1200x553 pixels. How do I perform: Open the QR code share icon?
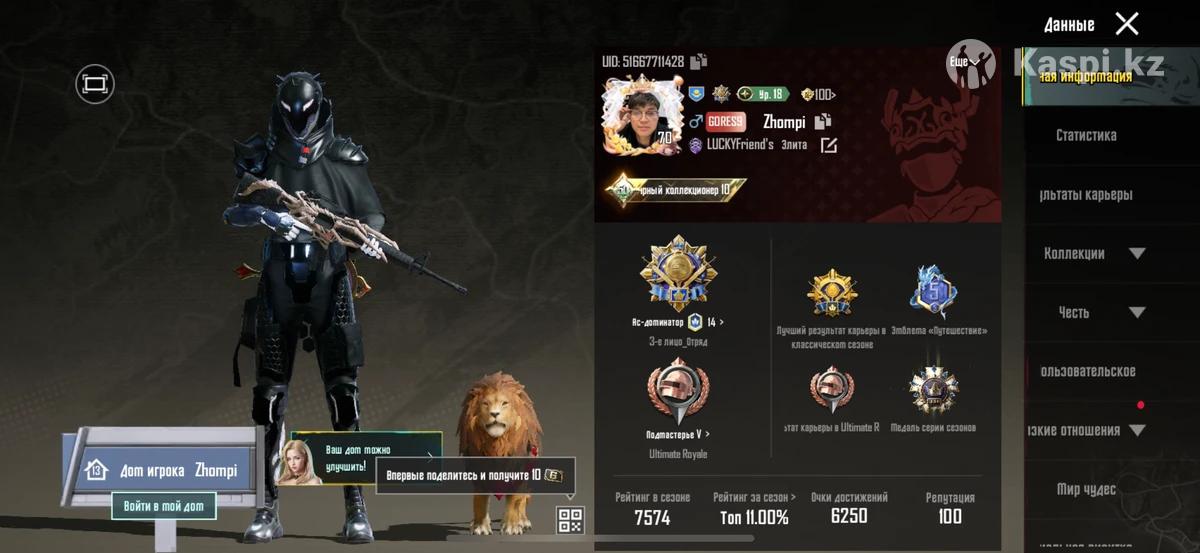[570, 518]
